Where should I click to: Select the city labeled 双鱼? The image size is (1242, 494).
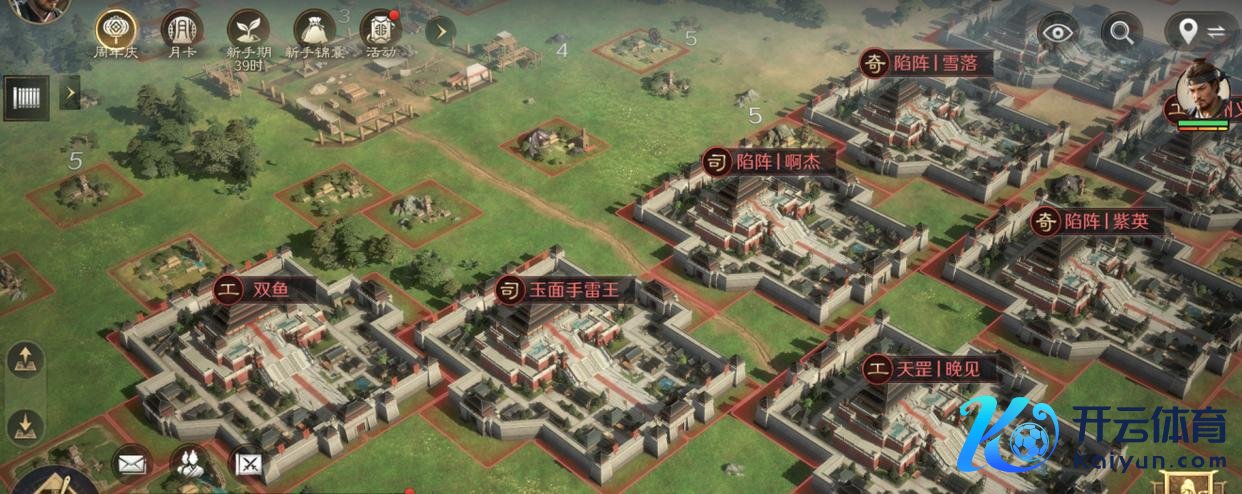(x=265, y=290)
